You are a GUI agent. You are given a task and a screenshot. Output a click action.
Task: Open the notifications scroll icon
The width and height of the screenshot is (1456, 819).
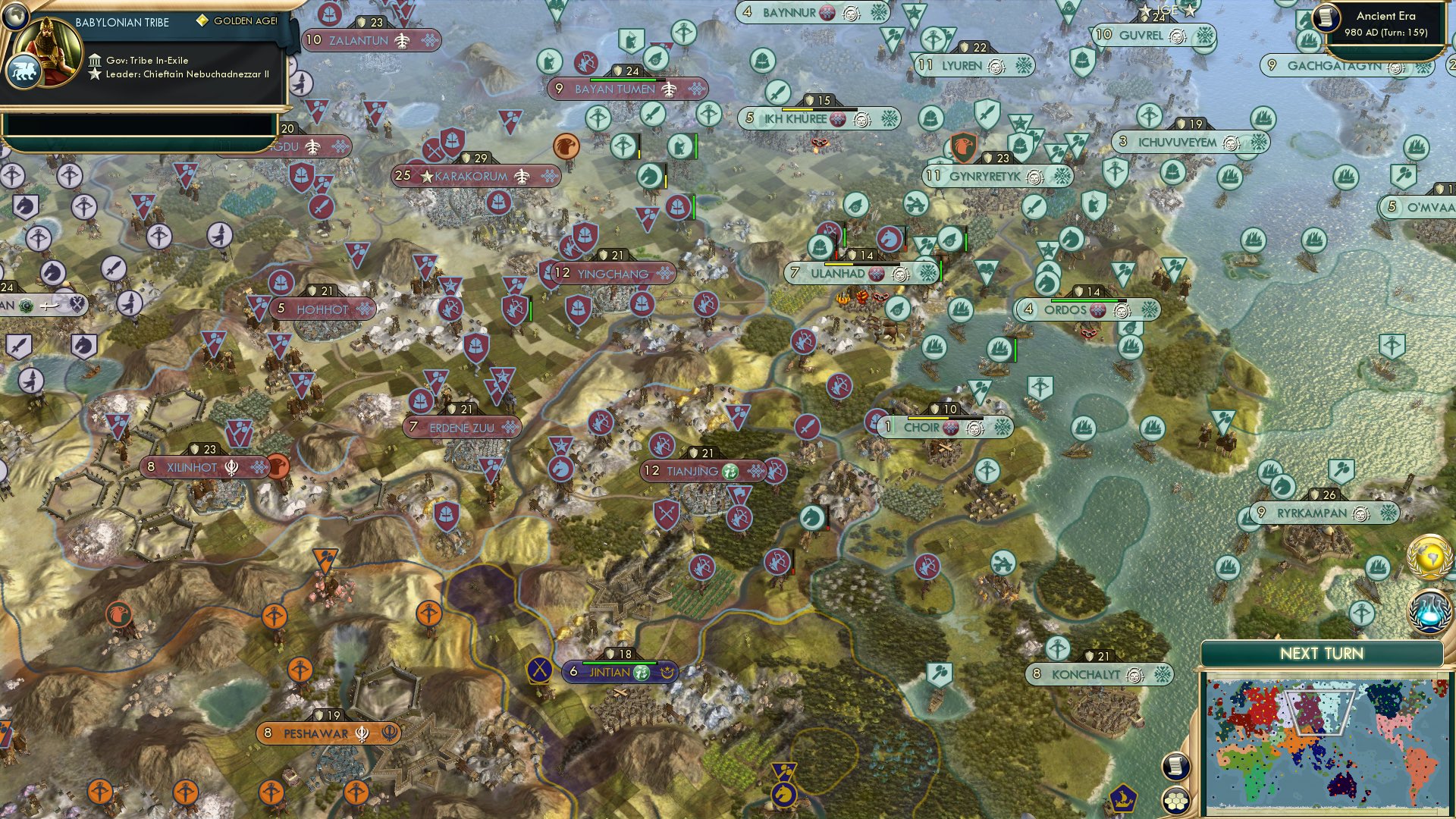[1175, 766]
